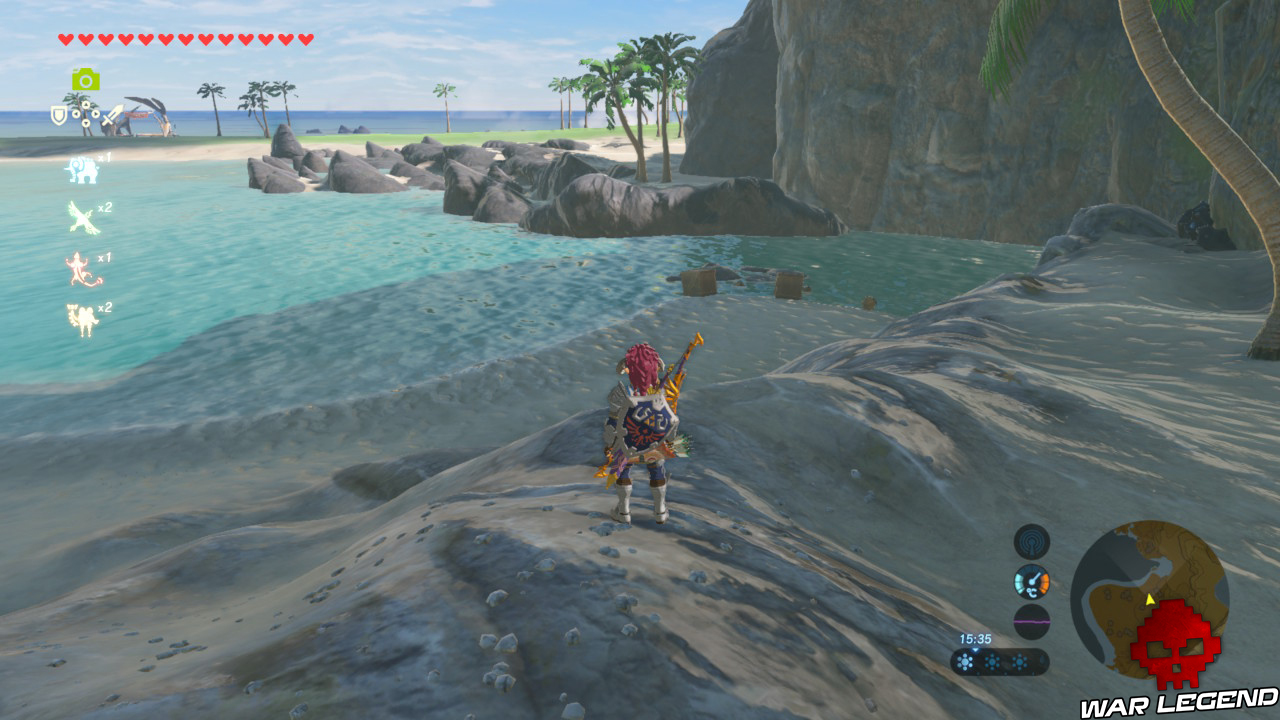The height and width of the screenshot is (720, 1280).
Task: Expand the weather forecast bar
Action: (1000, 661)
